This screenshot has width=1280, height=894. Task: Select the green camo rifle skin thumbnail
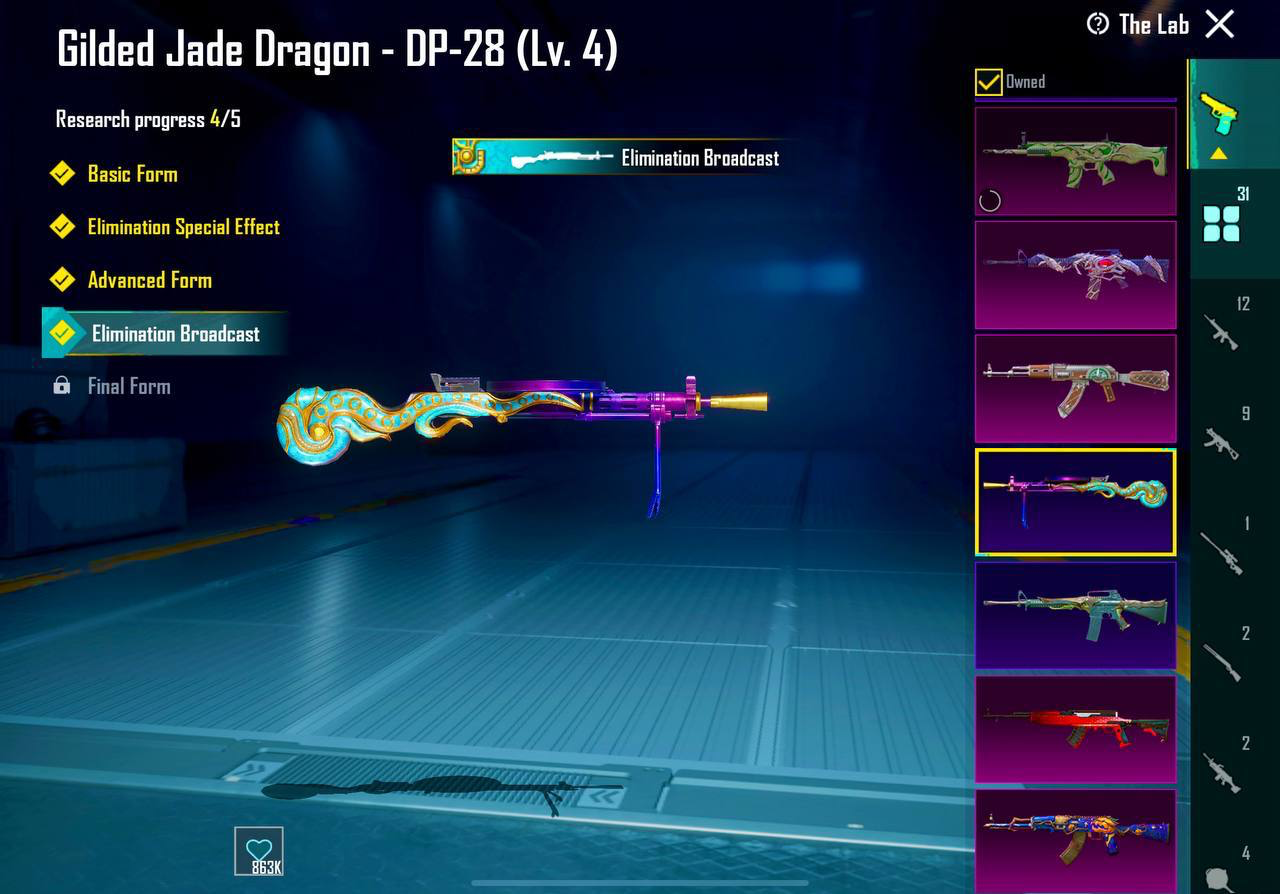tap(1075, 161)
